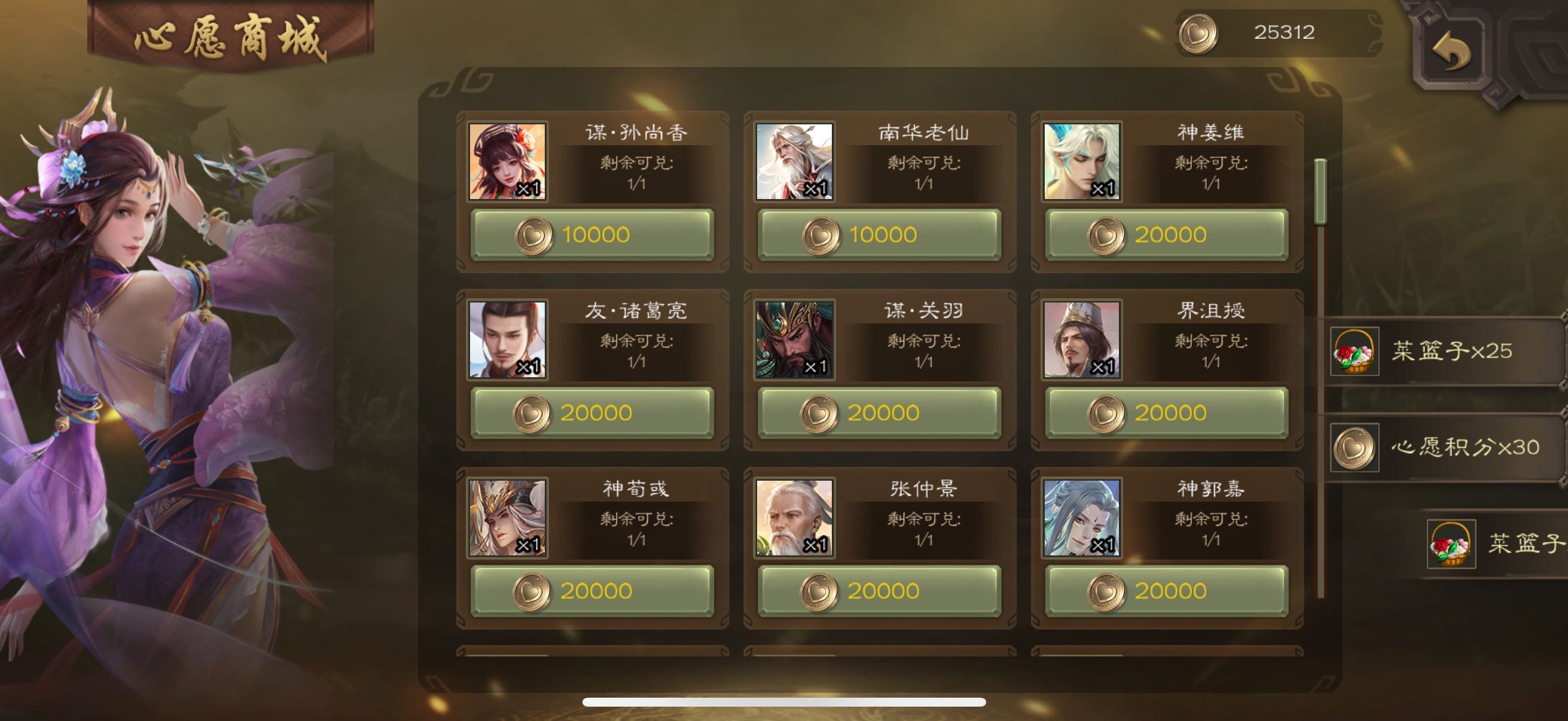Screen dimensions: 1568x721
Task: Check the 神荀彧 portrait icon
Action: click(x=507, y=518)
